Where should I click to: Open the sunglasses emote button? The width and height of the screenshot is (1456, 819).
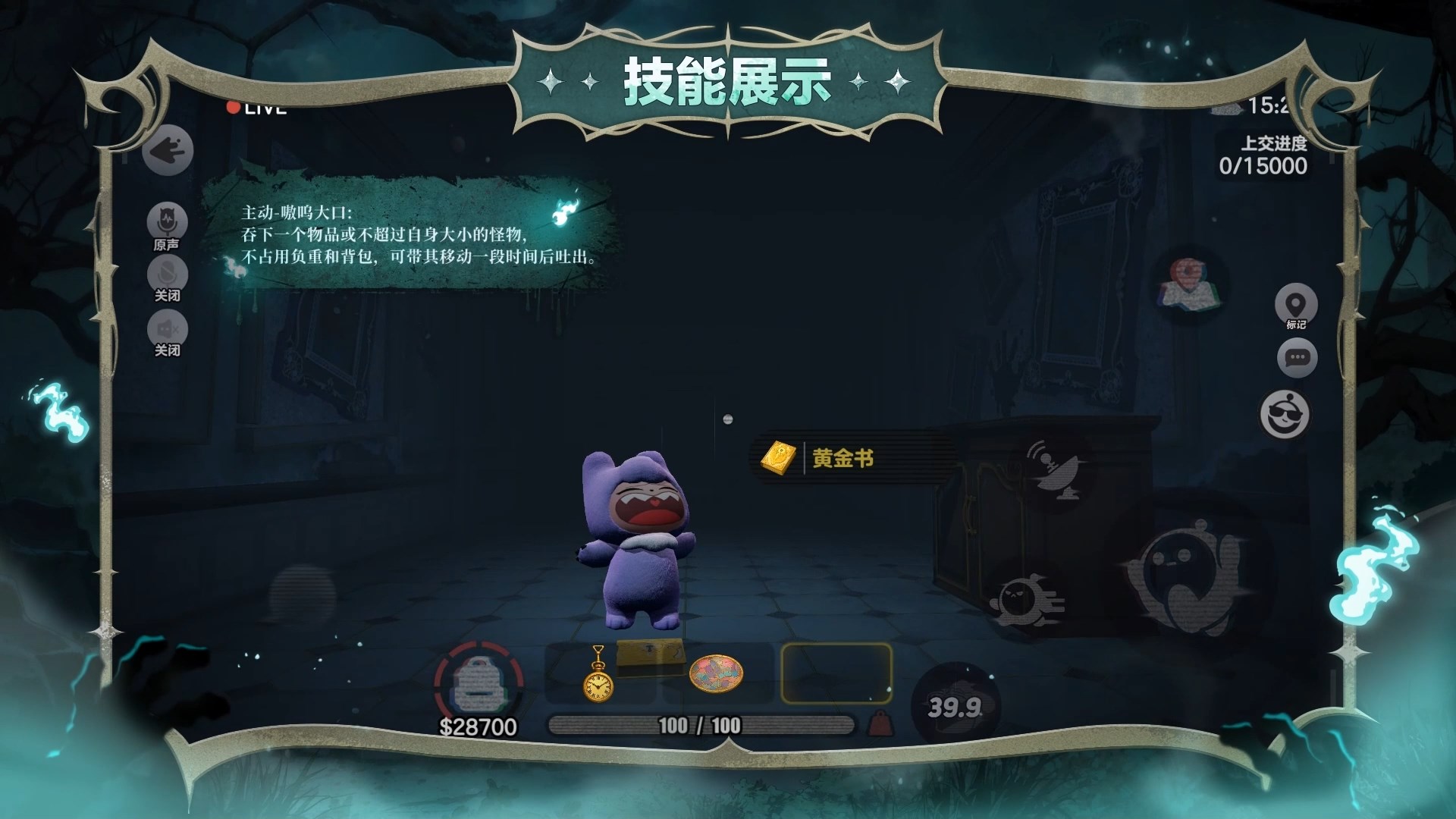pyautogui.click(x=1285, y=414)
